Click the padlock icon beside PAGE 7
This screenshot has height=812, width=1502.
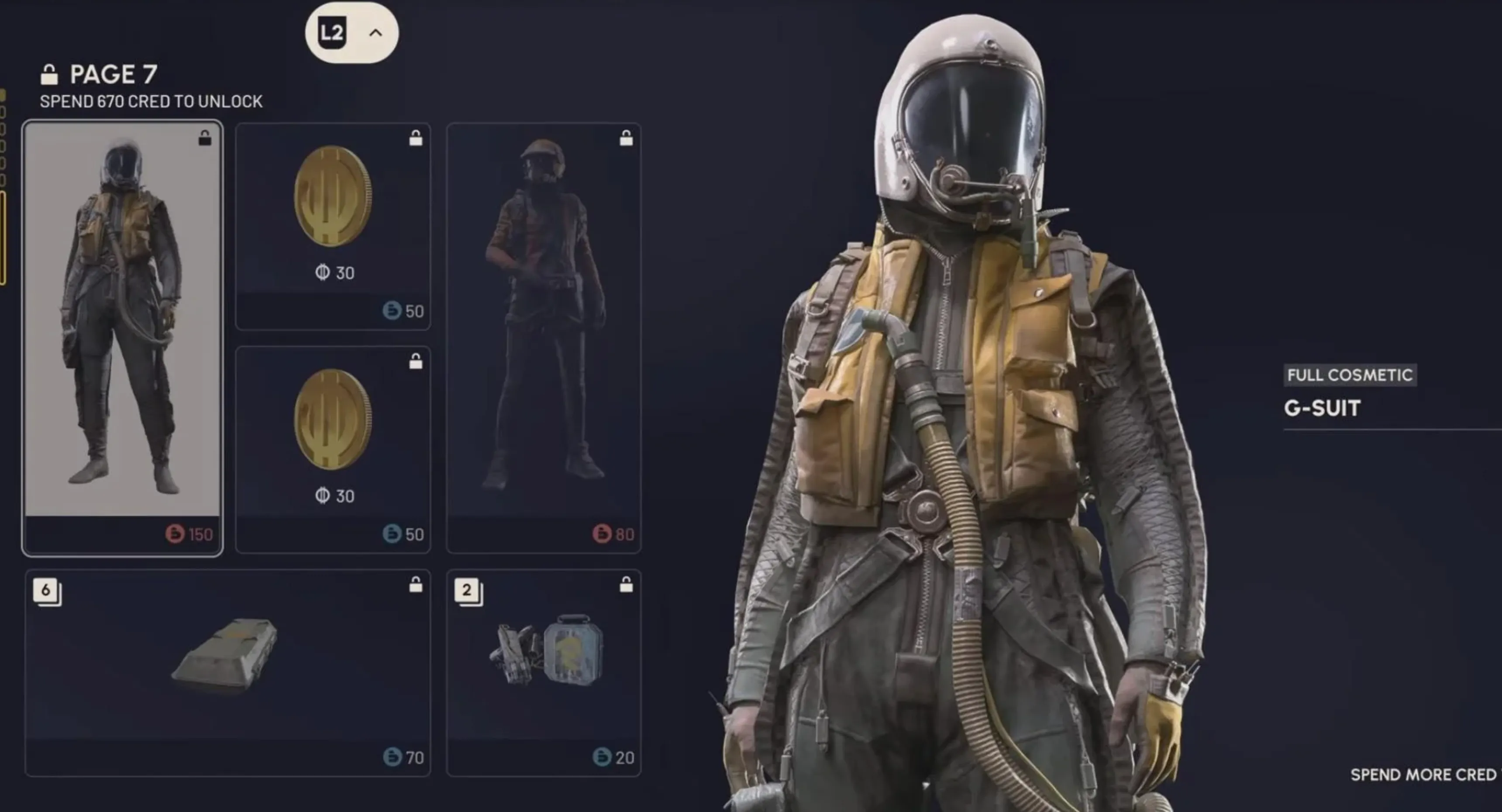pos(50,74)
